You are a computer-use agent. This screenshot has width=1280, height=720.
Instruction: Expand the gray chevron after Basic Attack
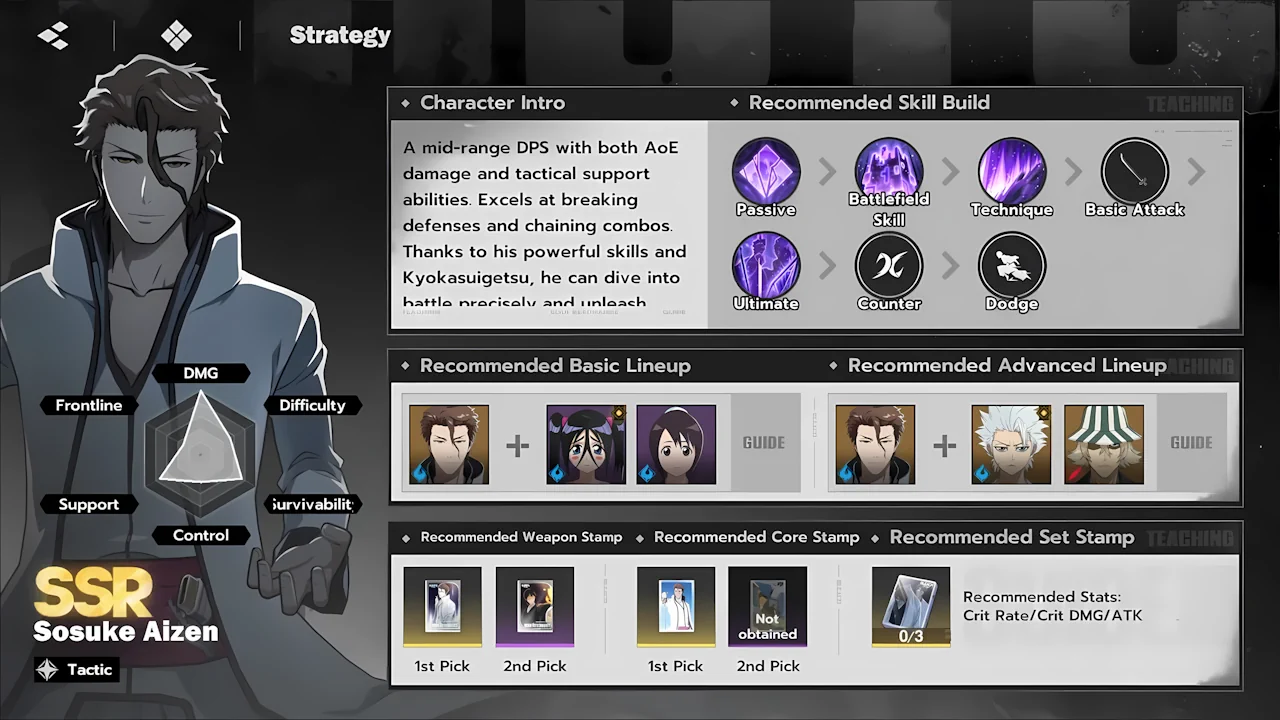(x=1197, y=172)
